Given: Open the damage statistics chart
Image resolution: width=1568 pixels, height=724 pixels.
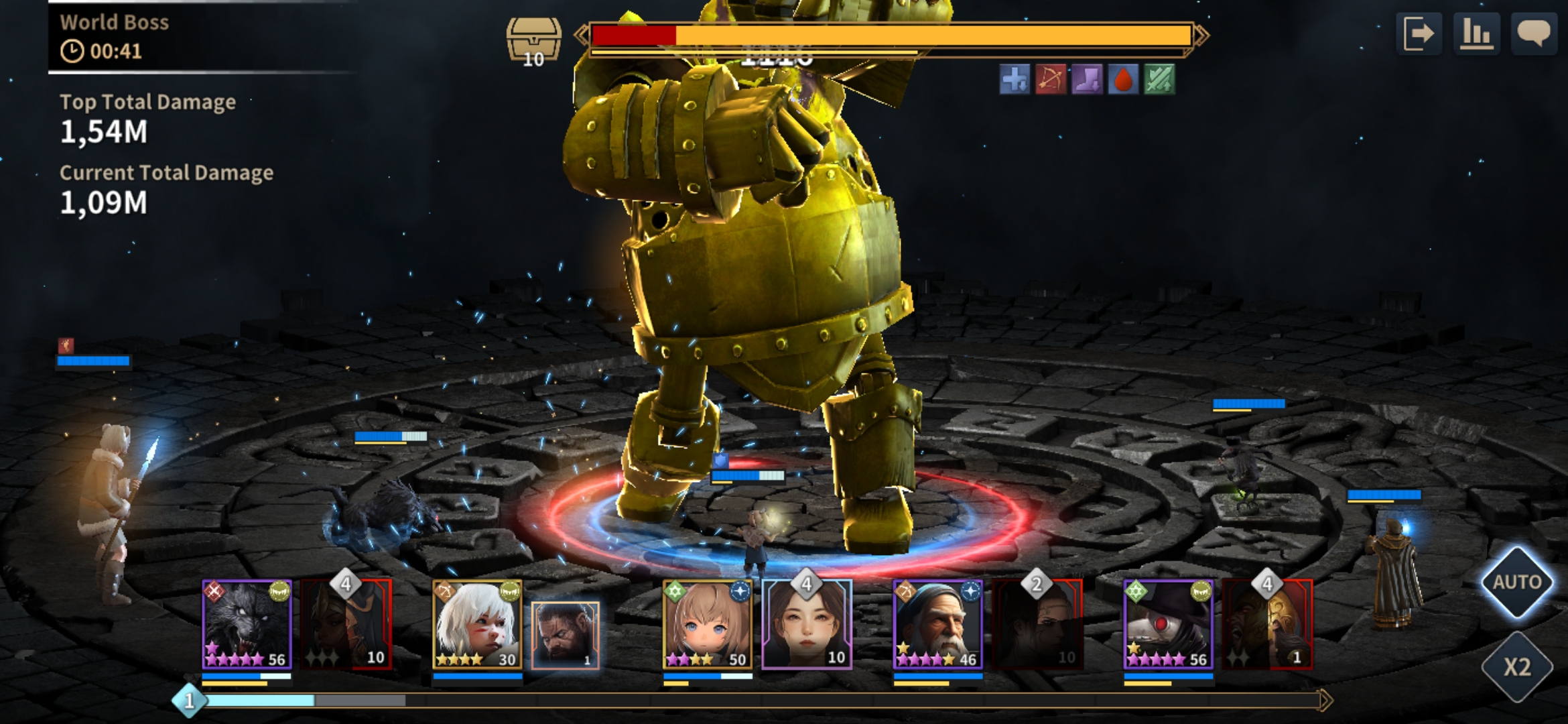Looking at the screenshot, I should tap(1476, 34).
